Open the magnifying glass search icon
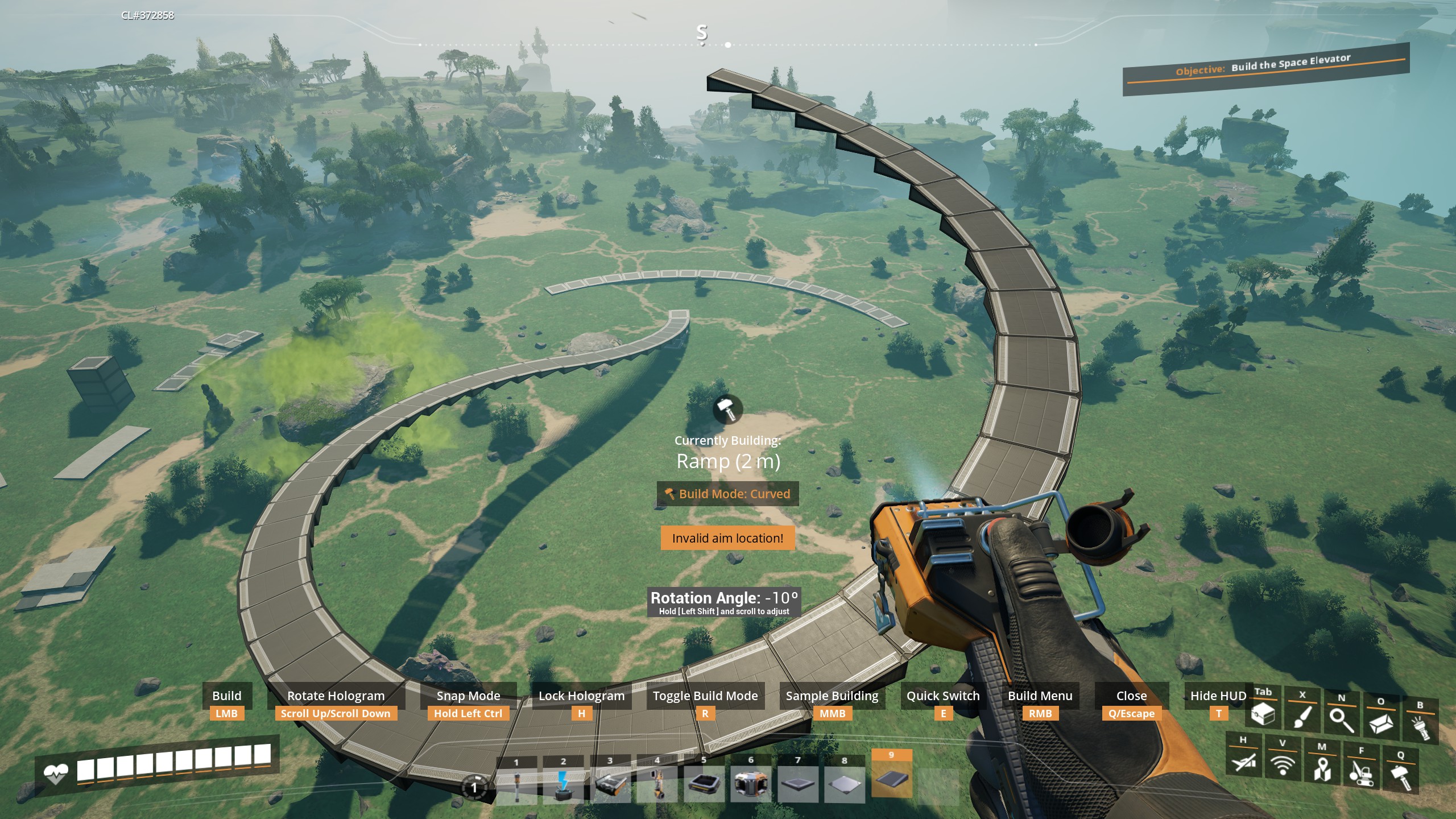 1342,720
